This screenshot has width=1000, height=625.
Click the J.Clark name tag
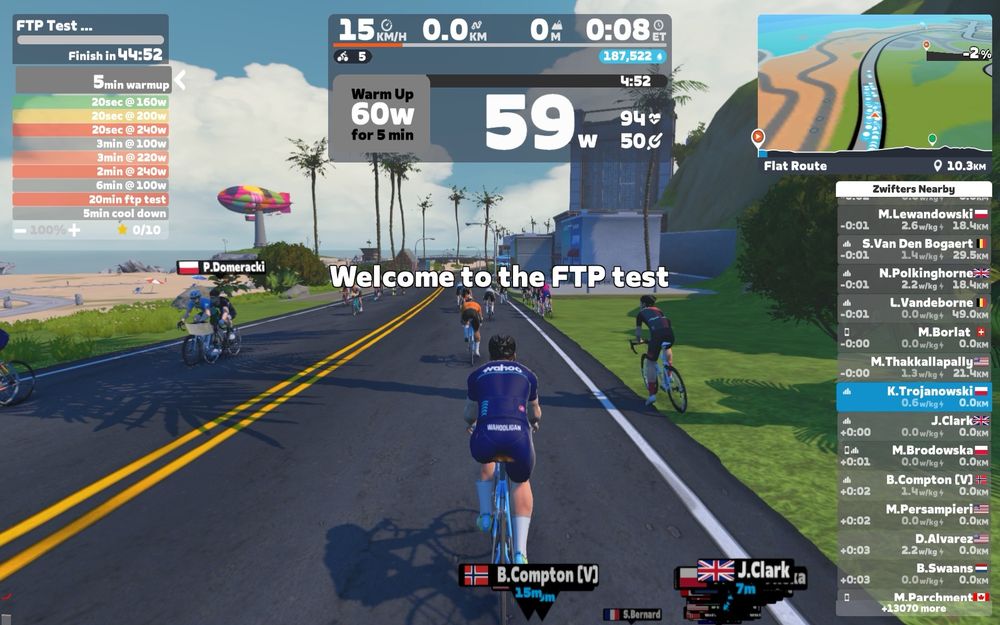click(745, 571)
